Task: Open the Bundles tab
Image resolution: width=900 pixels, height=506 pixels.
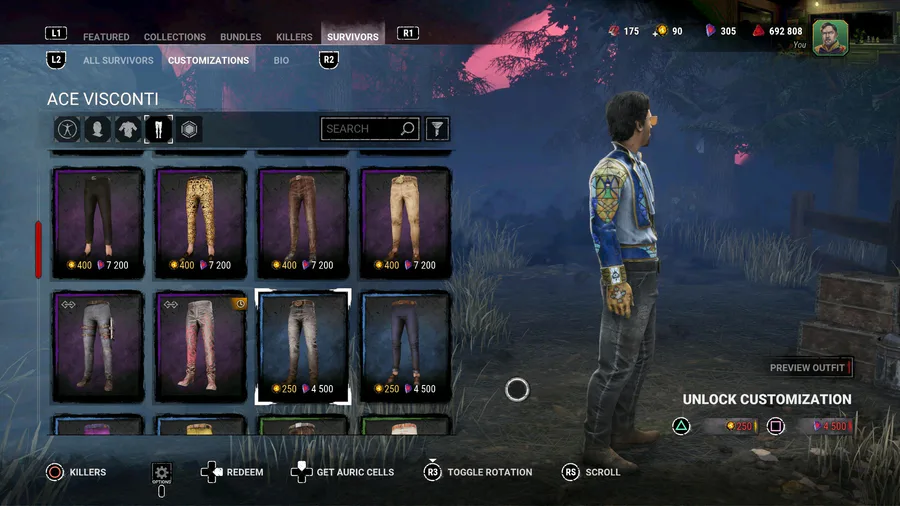Action: tap(241, 37)
